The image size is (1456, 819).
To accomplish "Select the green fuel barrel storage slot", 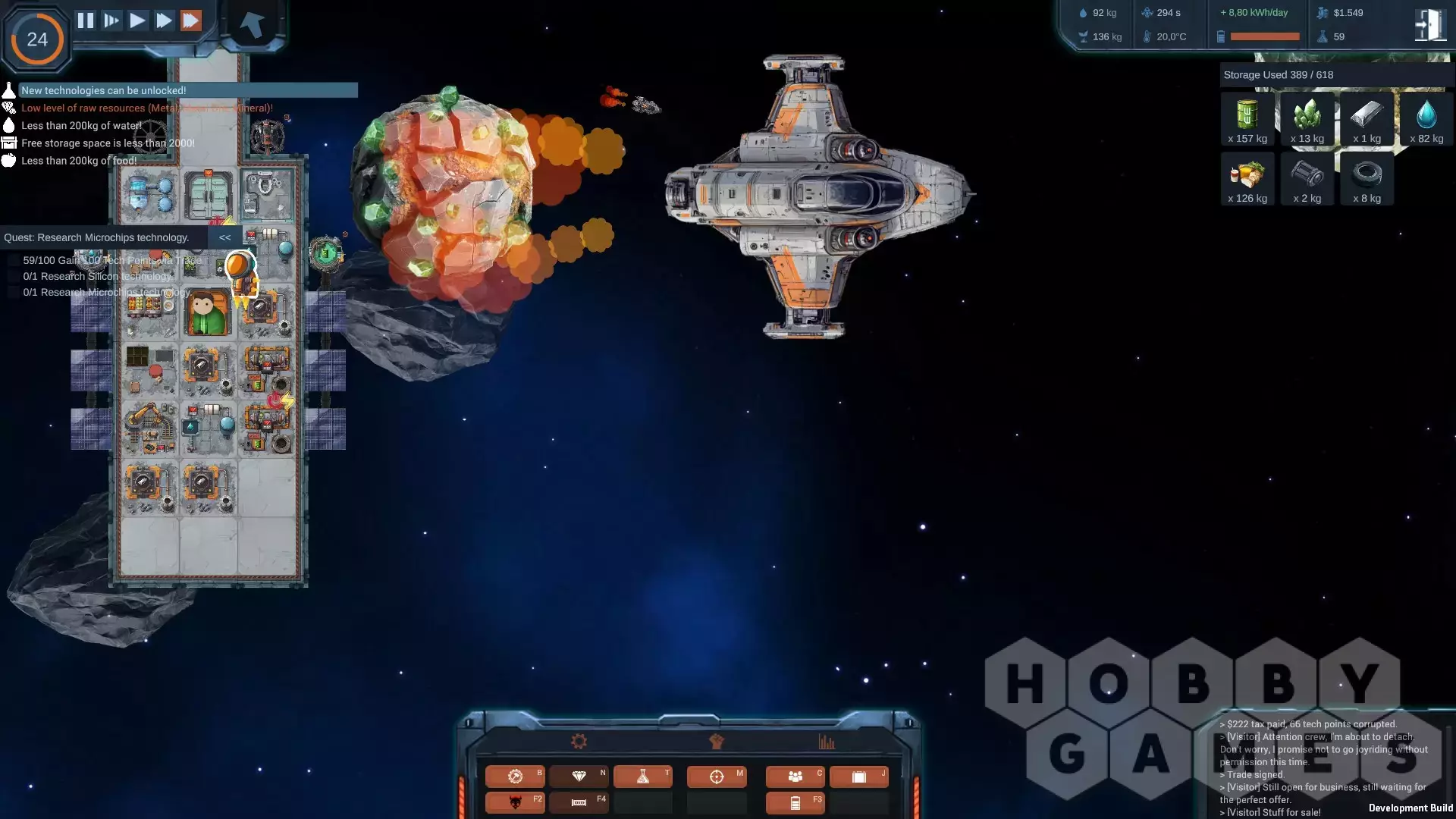I will tap(1247, 119).
